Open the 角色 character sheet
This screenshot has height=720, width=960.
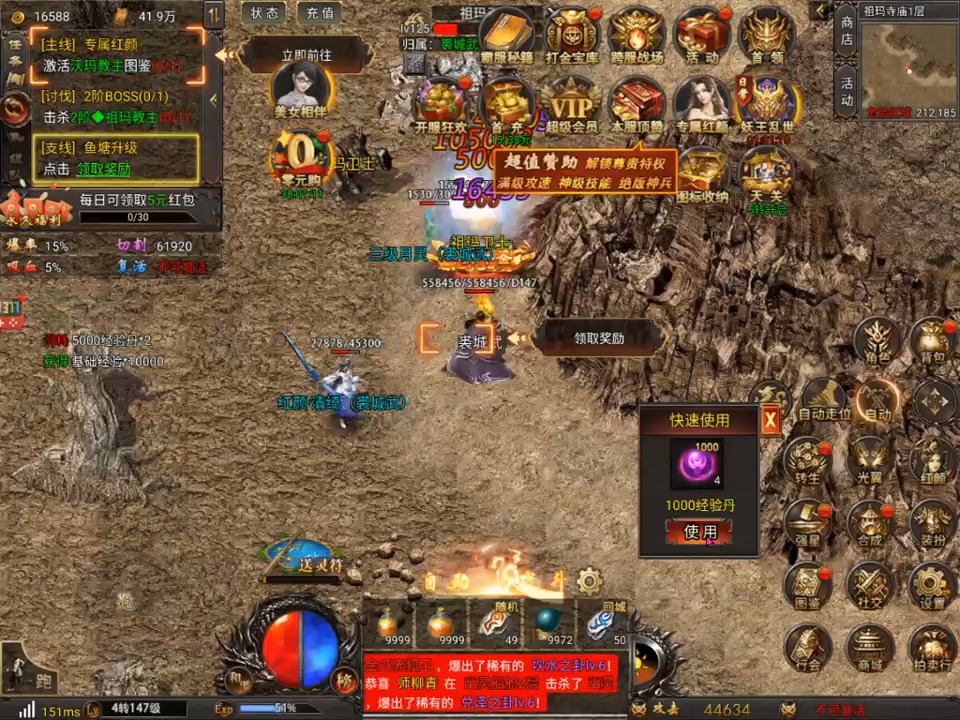coord(878,340)
